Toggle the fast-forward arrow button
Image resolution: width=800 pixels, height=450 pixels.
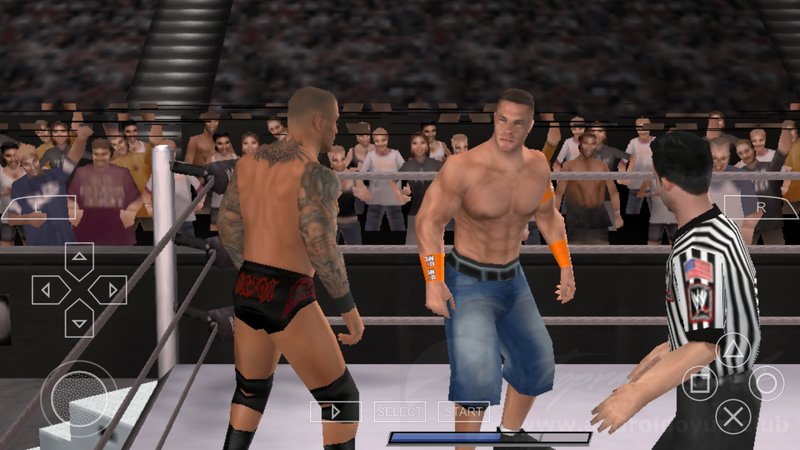point(334,411)
